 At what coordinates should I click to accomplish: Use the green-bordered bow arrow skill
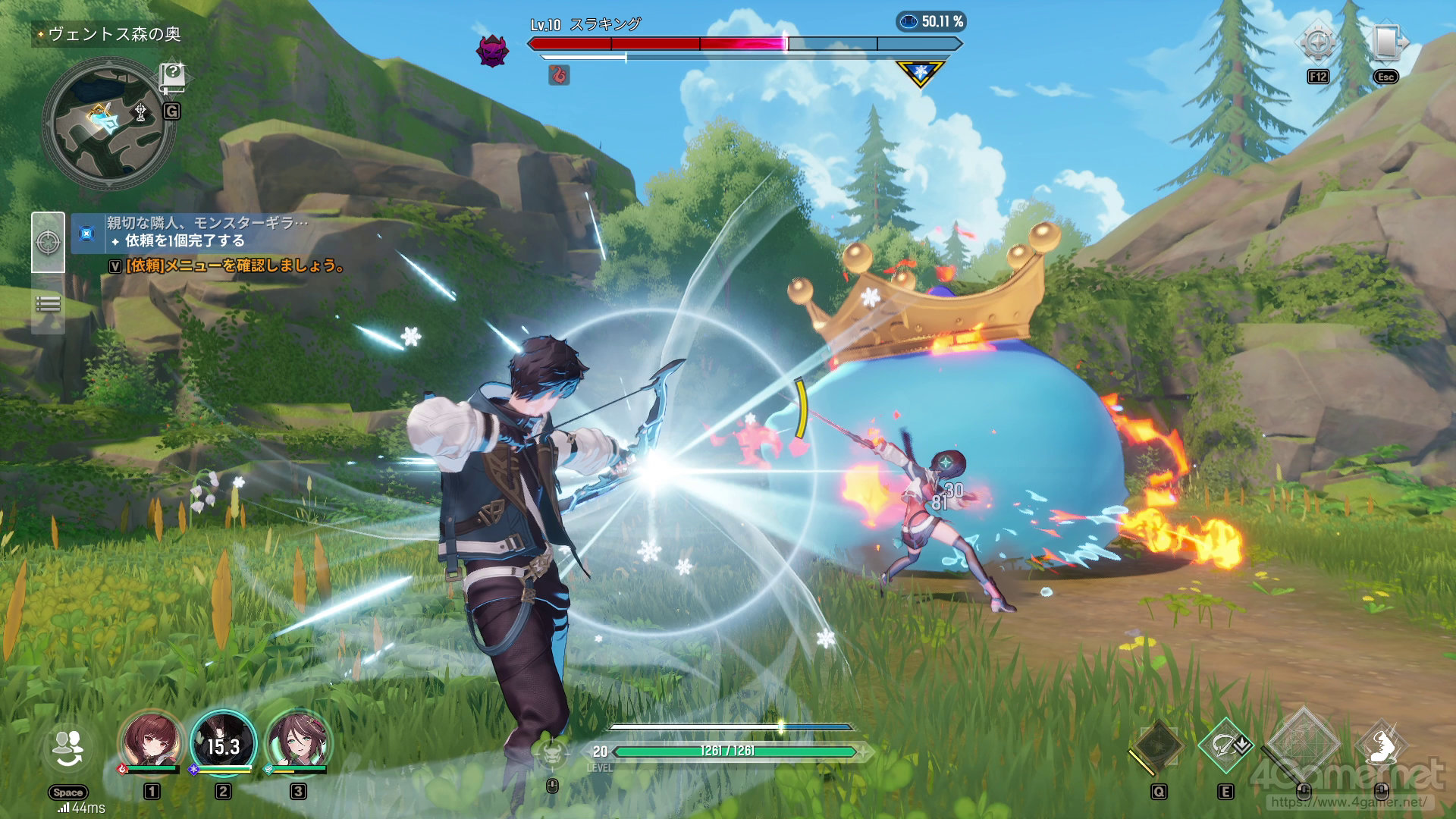1225,745
